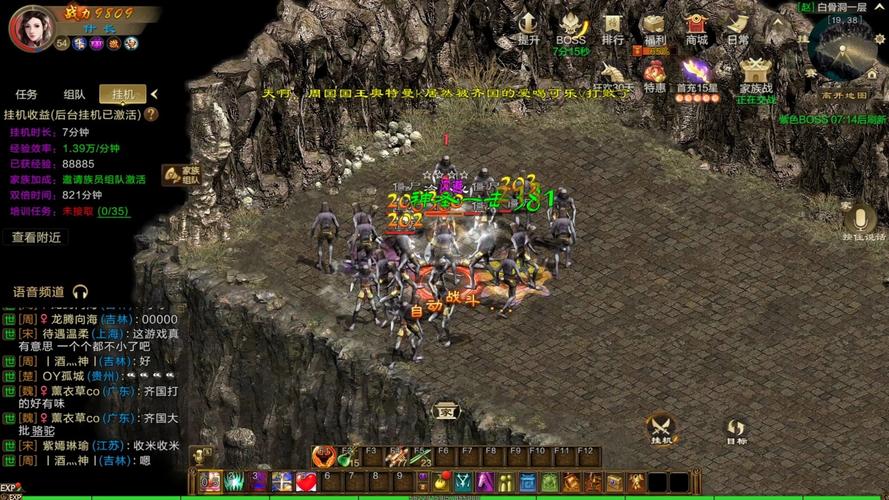Click the 查看附近 view nearby button
889x500 pixels.
coord(37,237)
